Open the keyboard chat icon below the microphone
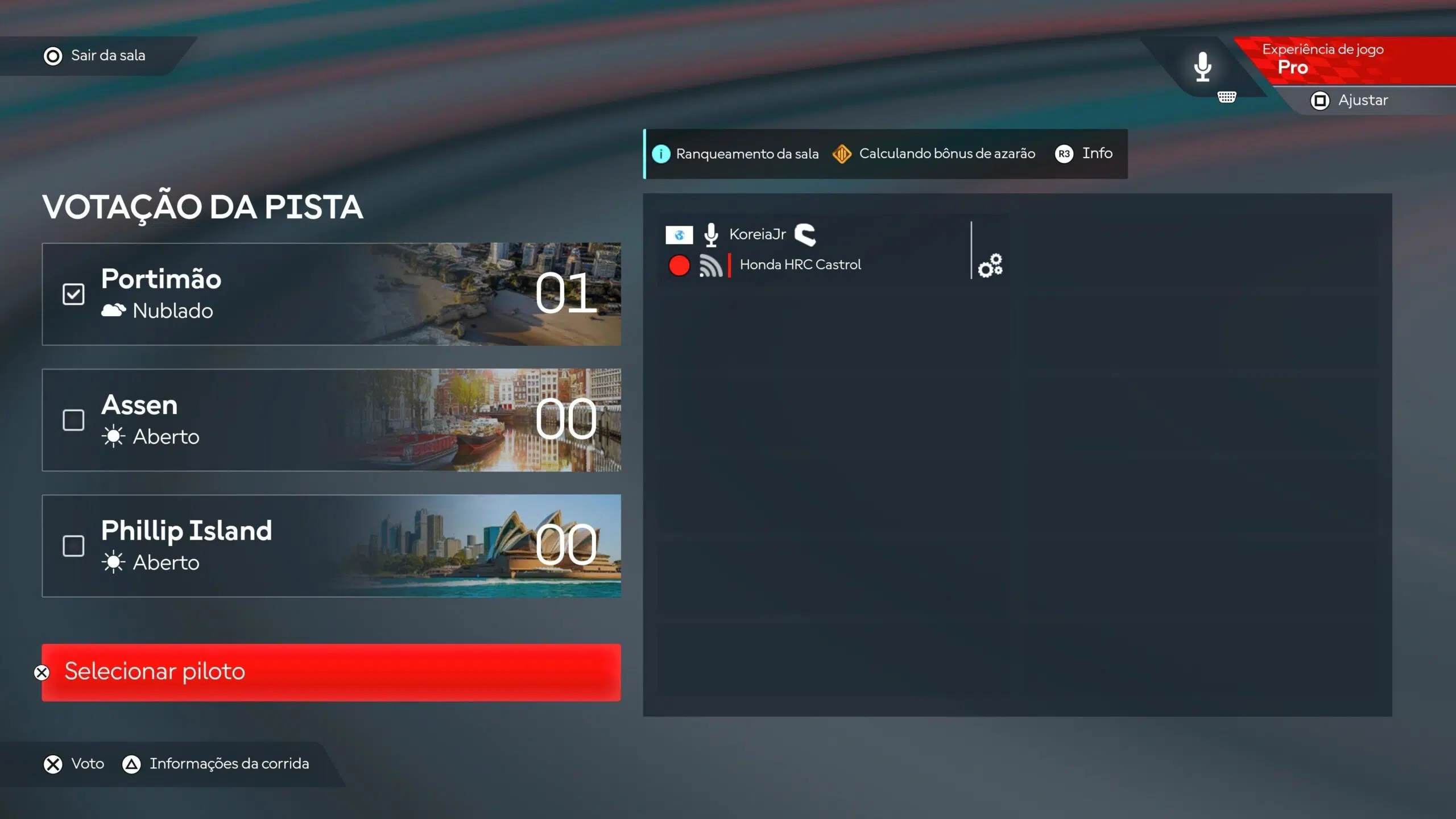 (x=1227, y=97)
